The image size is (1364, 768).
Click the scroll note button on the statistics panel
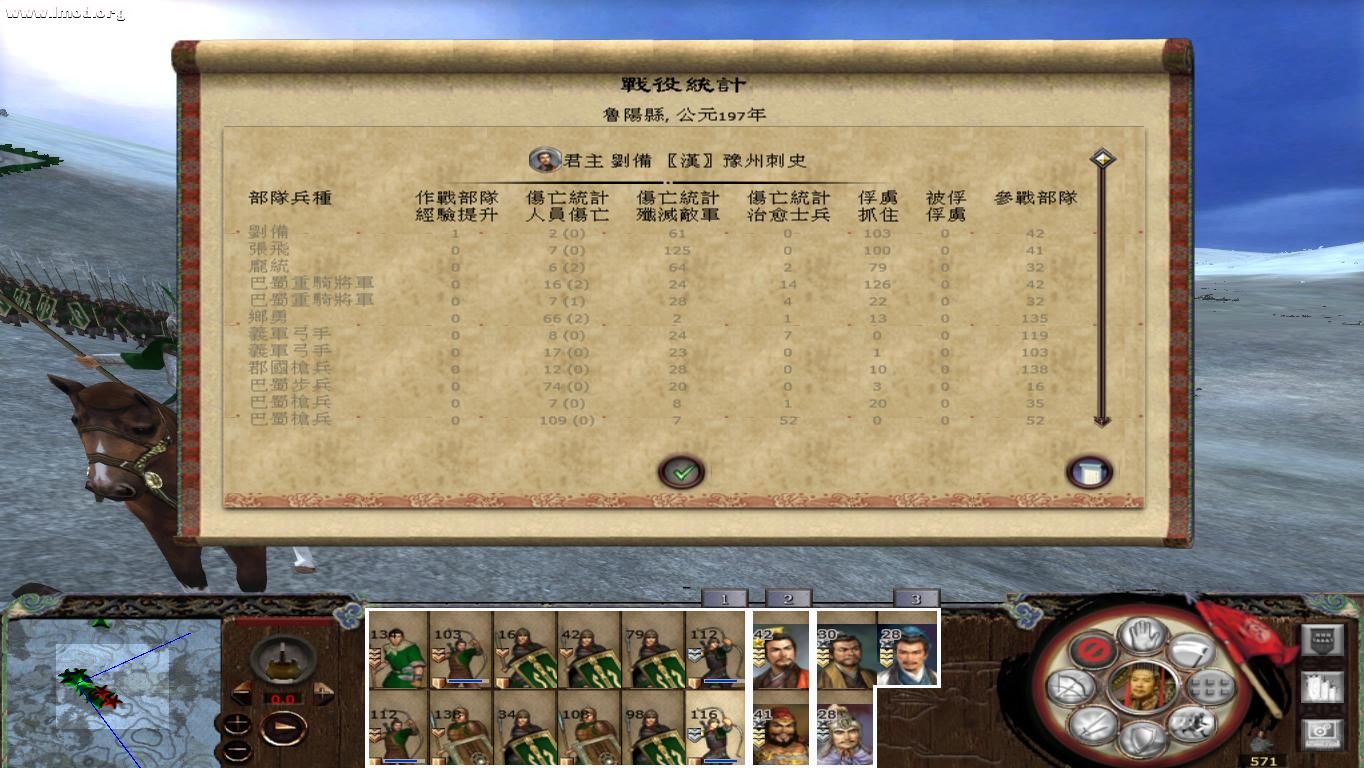[x=1088, y=470]
